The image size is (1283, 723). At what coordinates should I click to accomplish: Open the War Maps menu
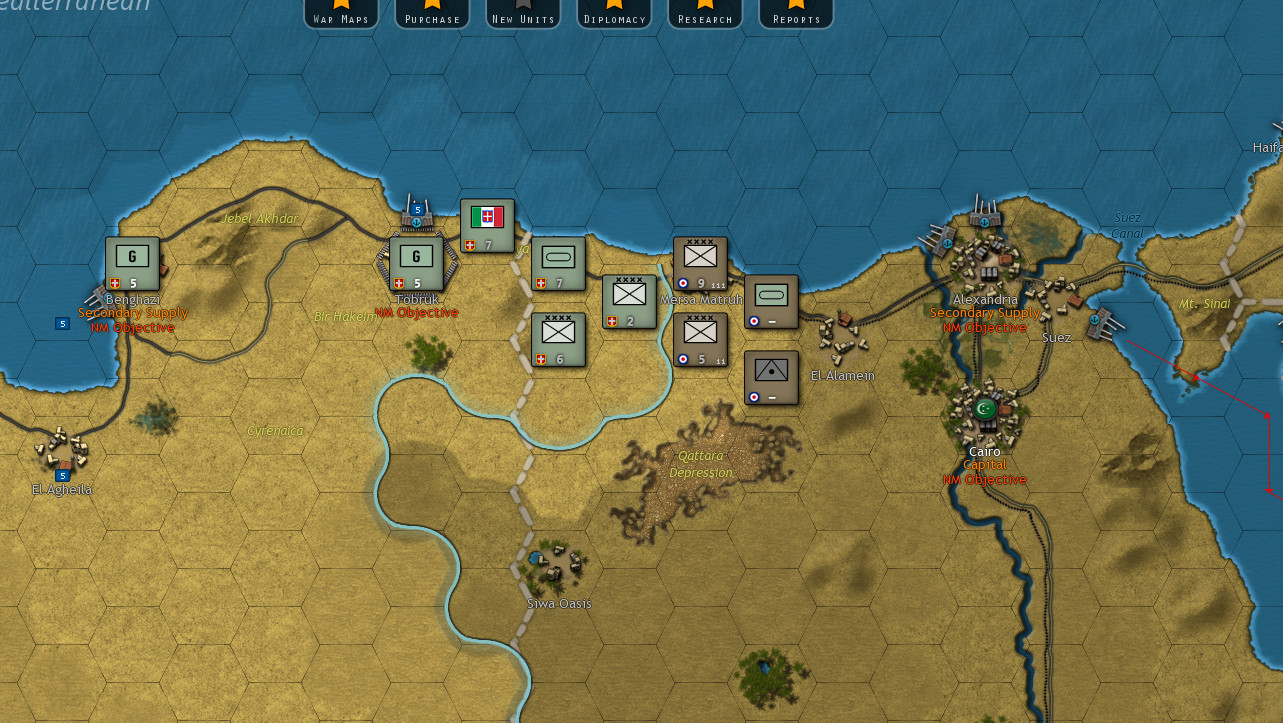[341, 14]
